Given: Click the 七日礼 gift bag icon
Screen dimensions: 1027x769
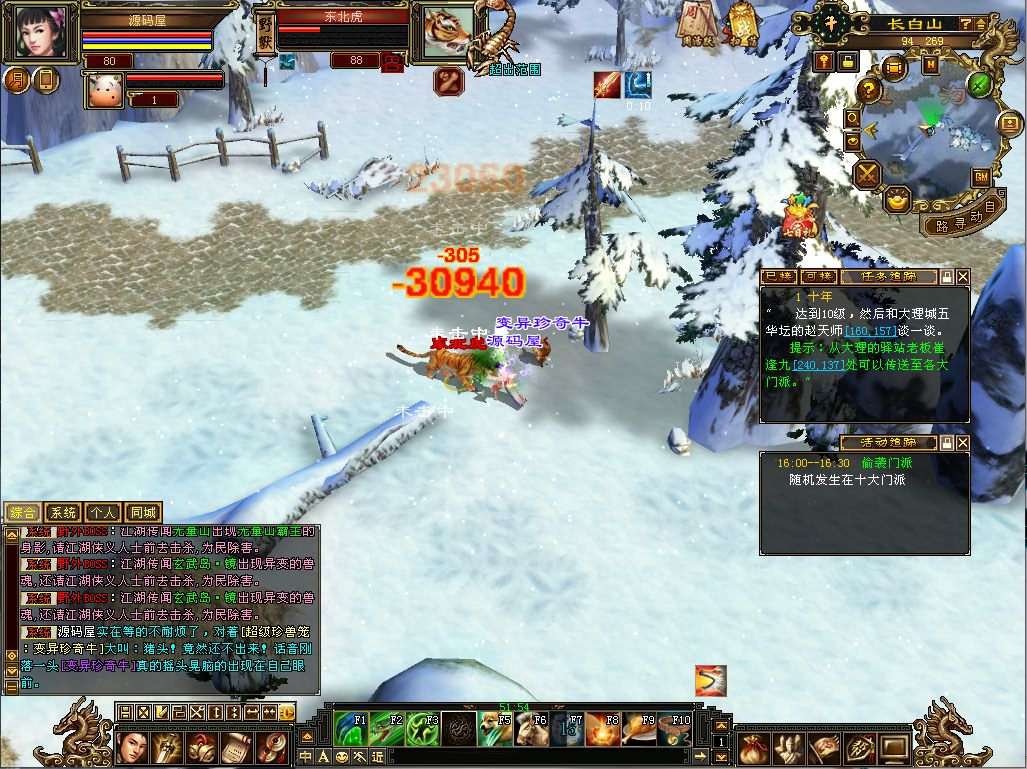Looking at the screenshot, I should point(800,215).
